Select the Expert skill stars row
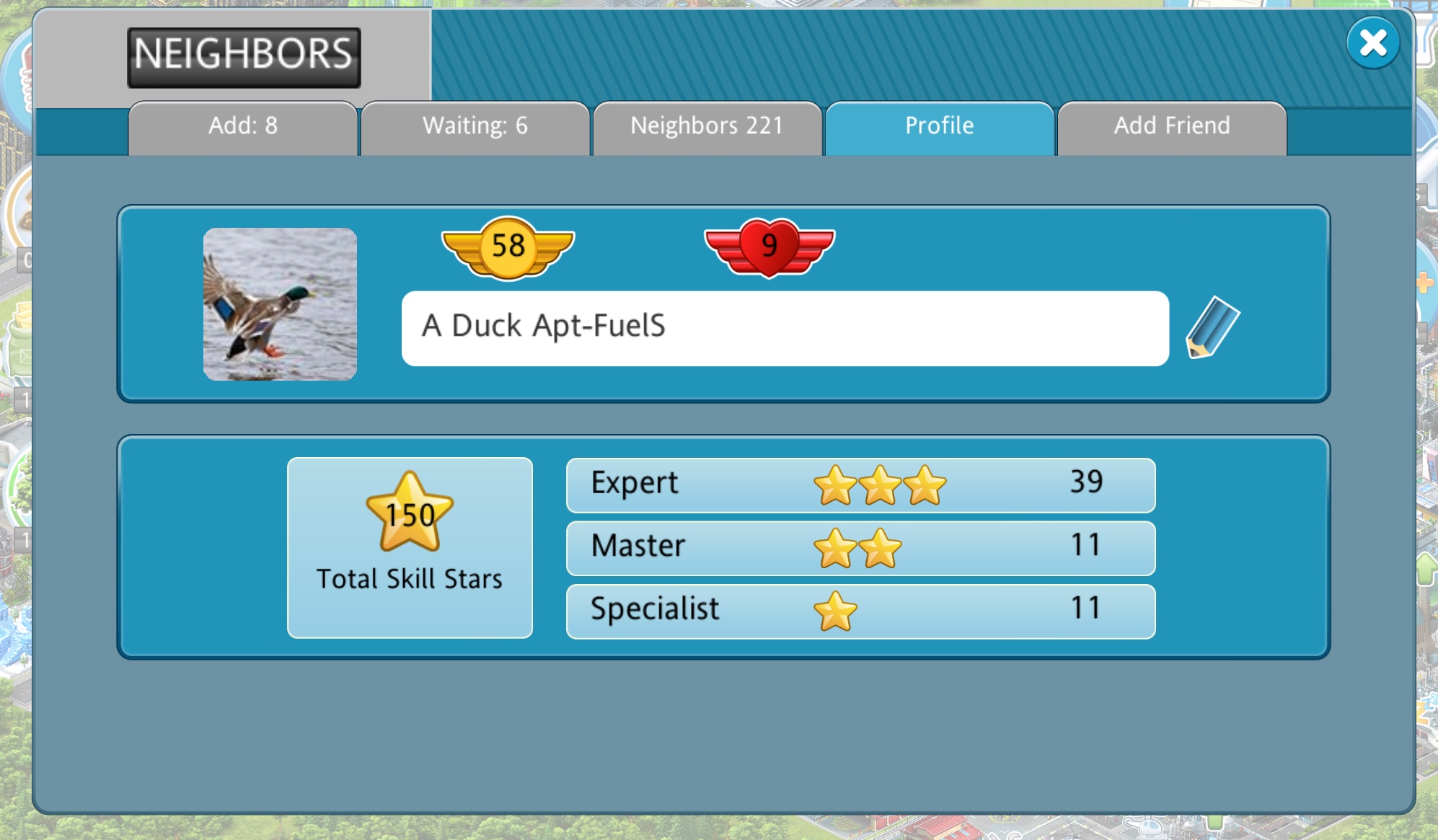The width and height of the screenshot is (1438, 840). 860,485
